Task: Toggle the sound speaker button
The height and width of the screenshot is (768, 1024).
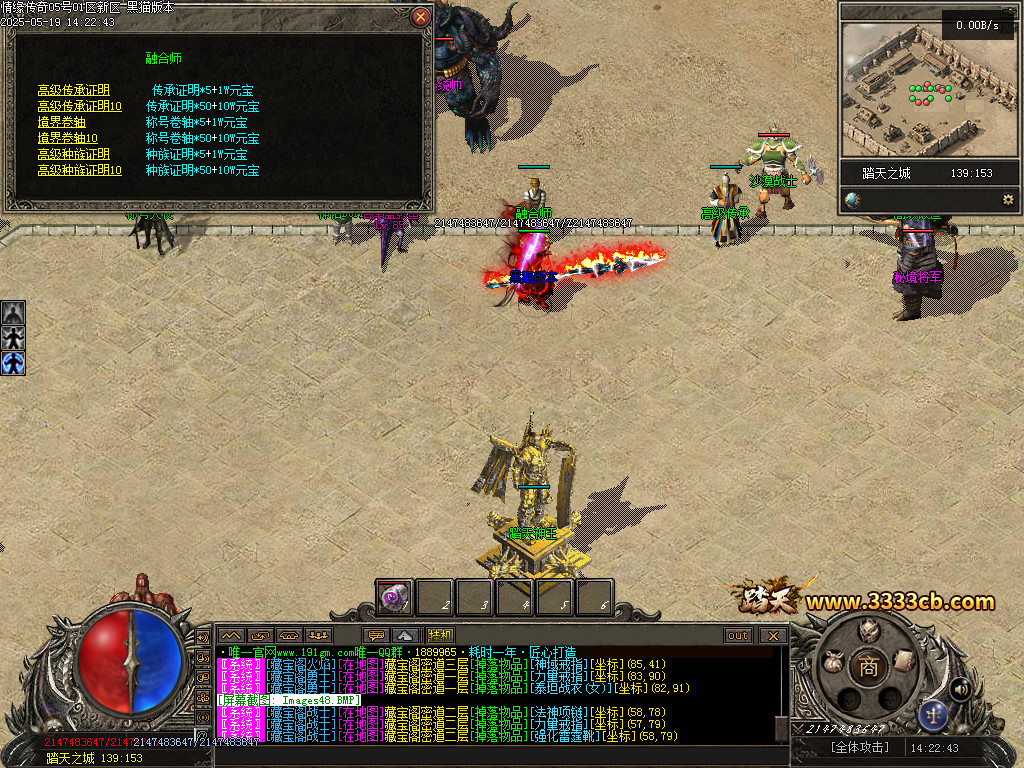Action: [959, 688]
